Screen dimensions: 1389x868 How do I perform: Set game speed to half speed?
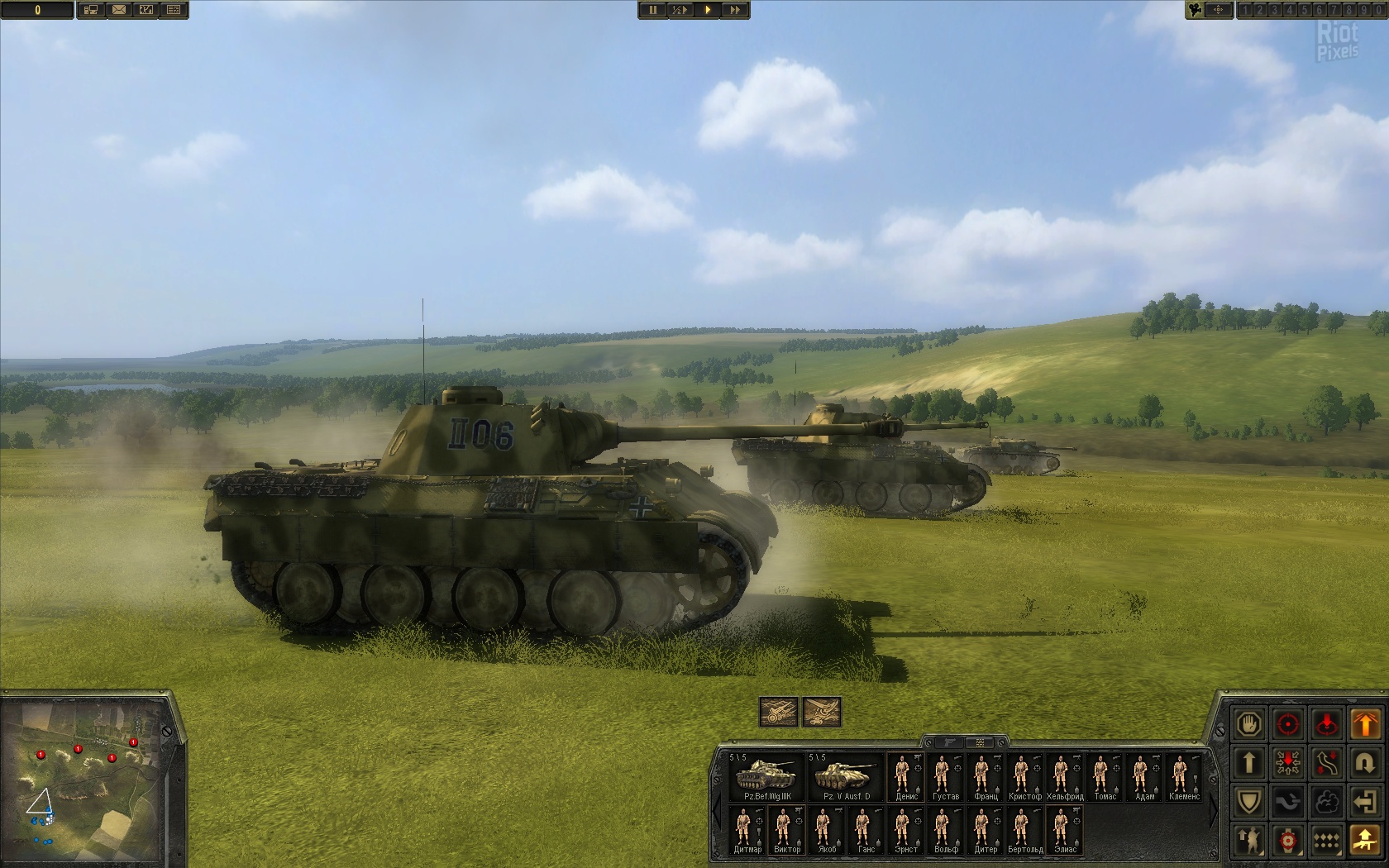[679, 10]
